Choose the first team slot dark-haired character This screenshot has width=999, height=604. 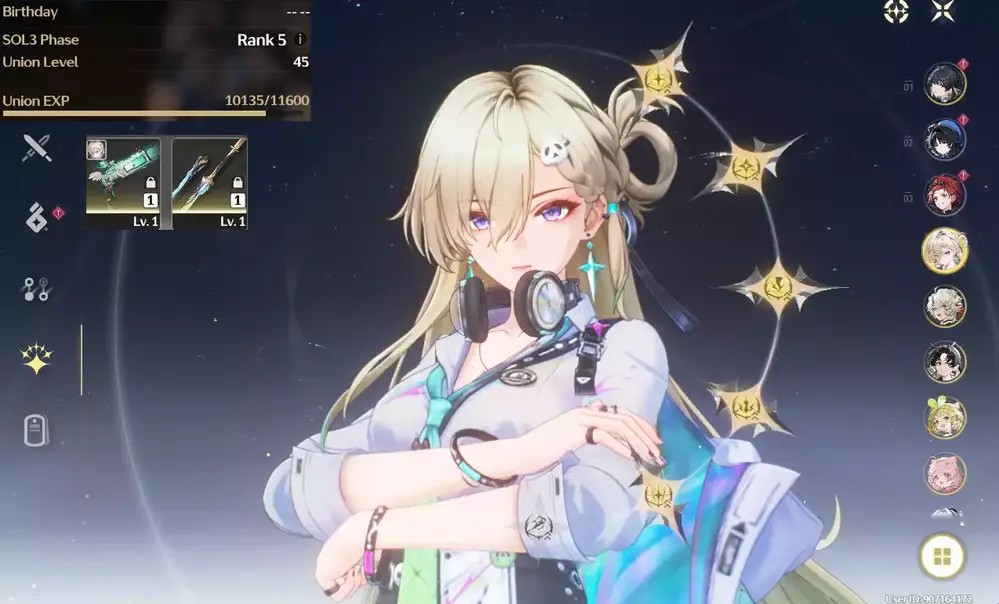pyautogui.click(x=945, y=83)
